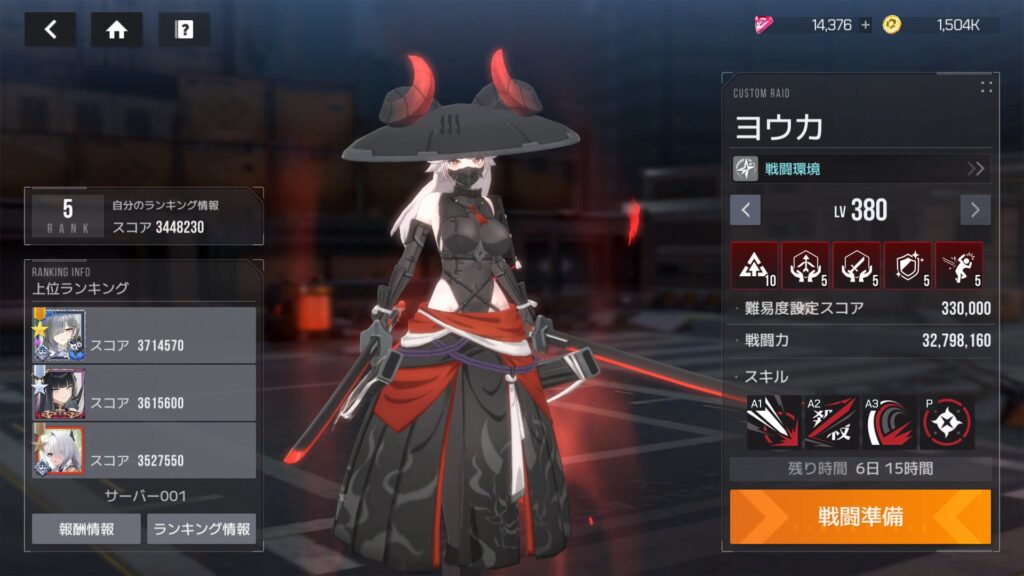Open the help guide book icon
This screenshot has width=1024, height=576.
184,29
